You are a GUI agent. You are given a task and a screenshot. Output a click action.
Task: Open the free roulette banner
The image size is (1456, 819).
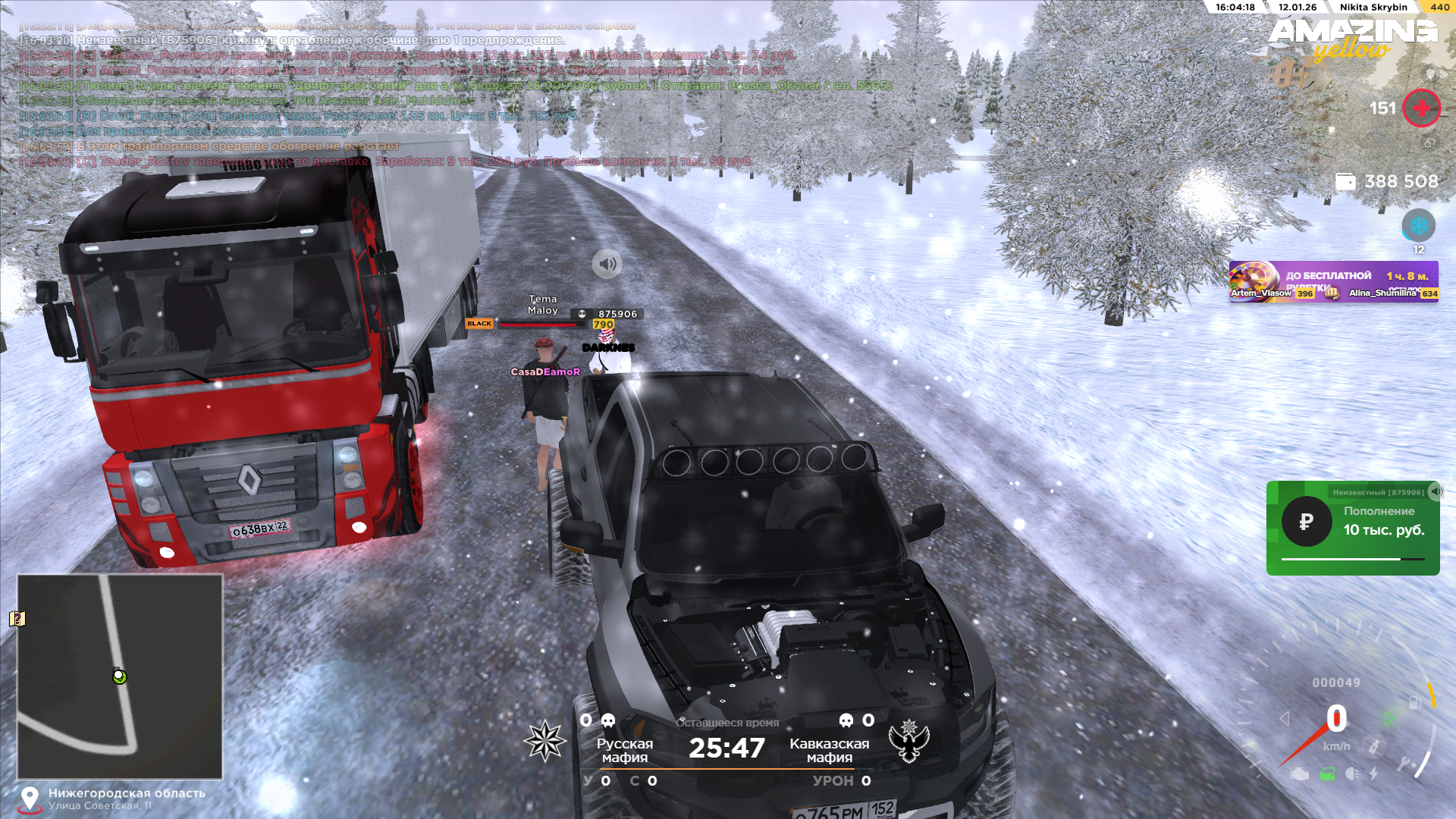(1333, 281)
